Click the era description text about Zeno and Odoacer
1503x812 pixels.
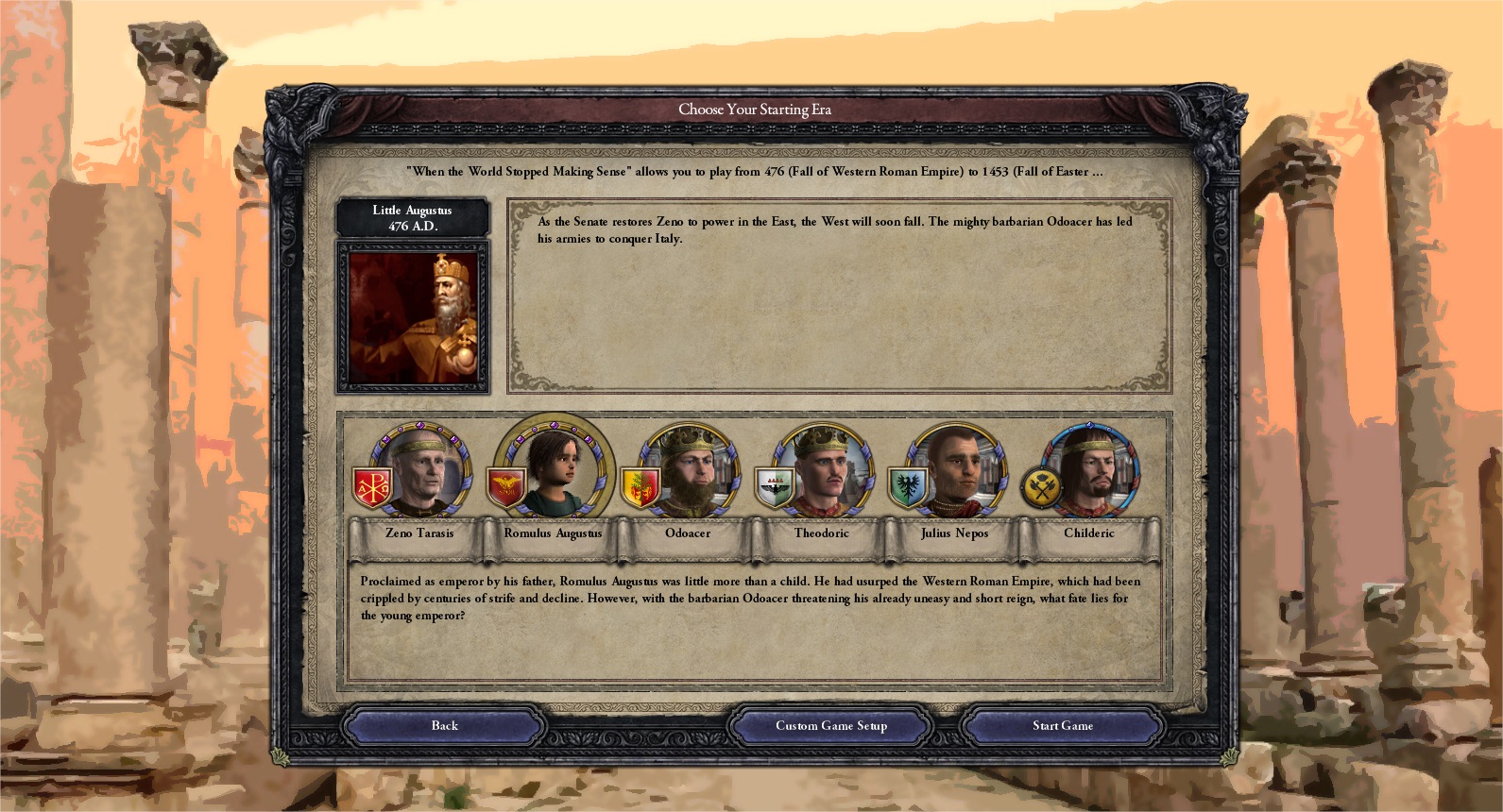tap(836, 231)
